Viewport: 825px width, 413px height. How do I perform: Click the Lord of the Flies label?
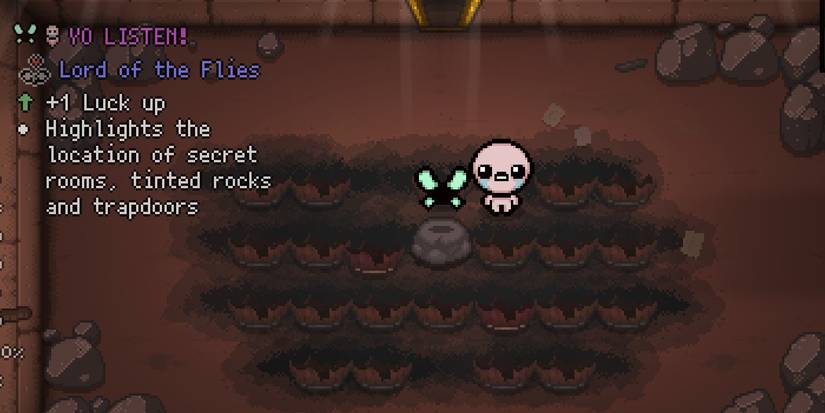pos(159,70)
